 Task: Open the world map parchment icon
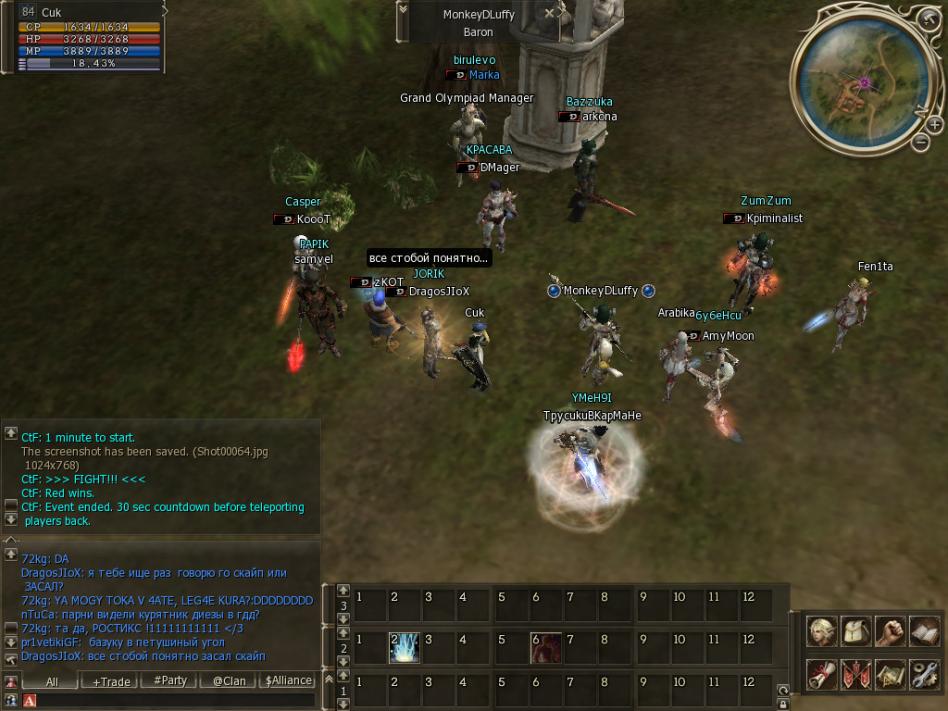(x=890, y=675)
